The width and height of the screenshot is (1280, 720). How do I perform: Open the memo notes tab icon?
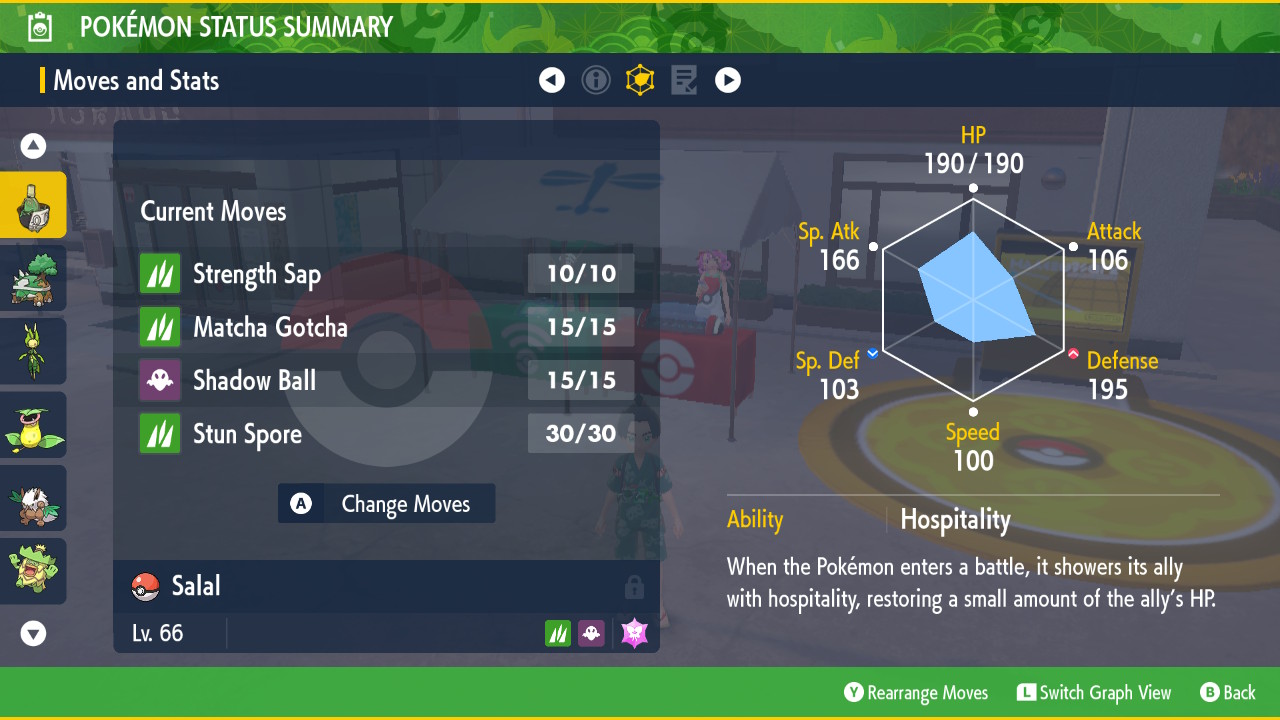coord(684,80)
